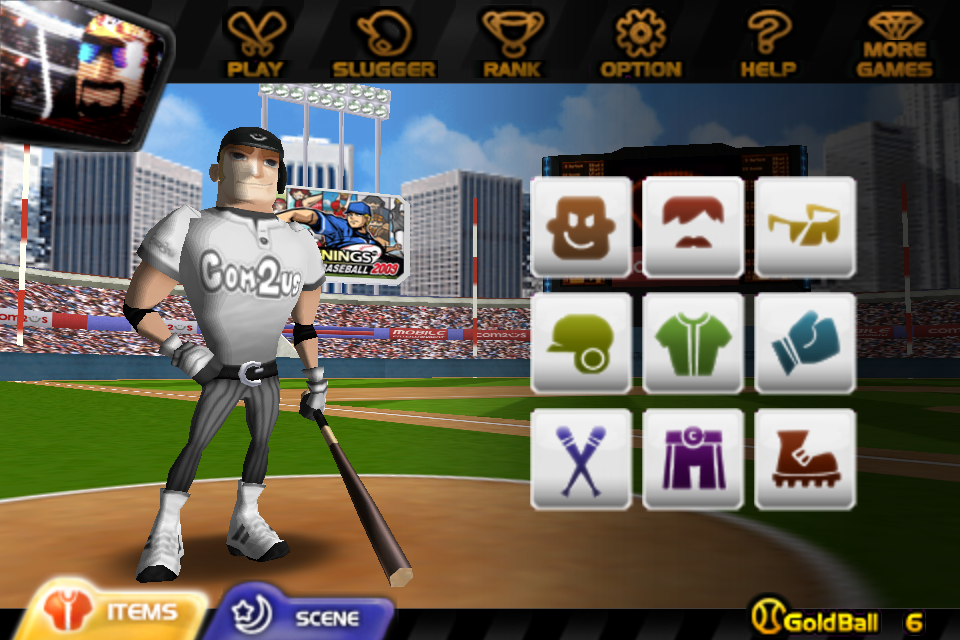The image size is (960, 640).
Task: Select the Slugger menu option
Action: [384, 43]
